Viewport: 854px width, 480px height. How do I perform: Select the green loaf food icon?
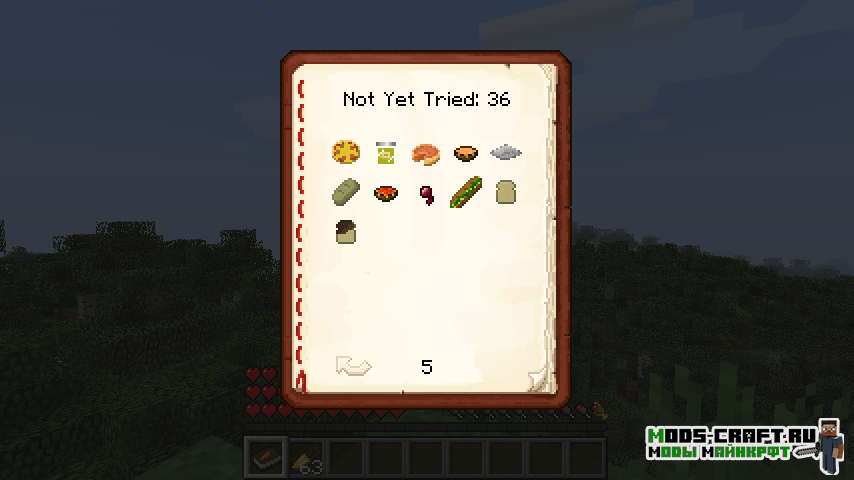click(346, 192)
